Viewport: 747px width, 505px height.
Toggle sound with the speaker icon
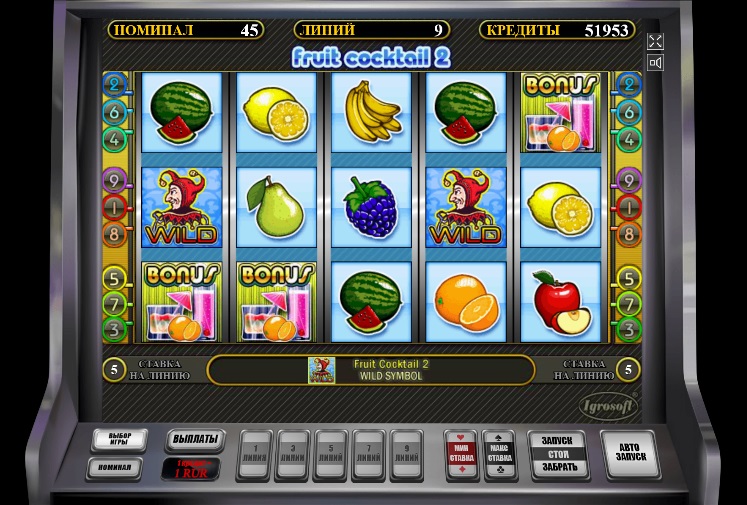(655, 63)
